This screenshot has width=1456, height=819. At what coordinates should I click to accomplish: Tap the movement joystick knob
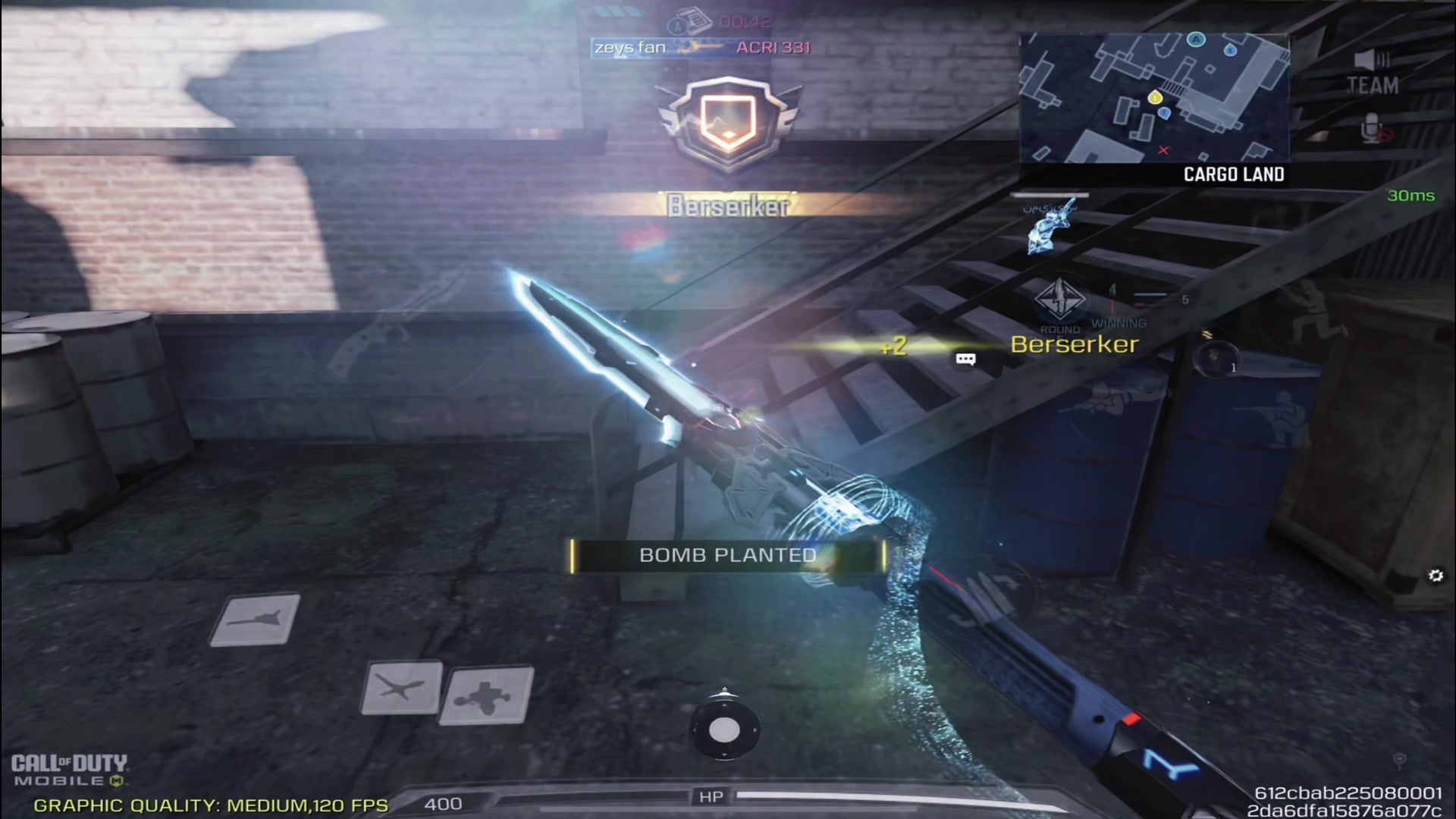(x=724, y=730)
